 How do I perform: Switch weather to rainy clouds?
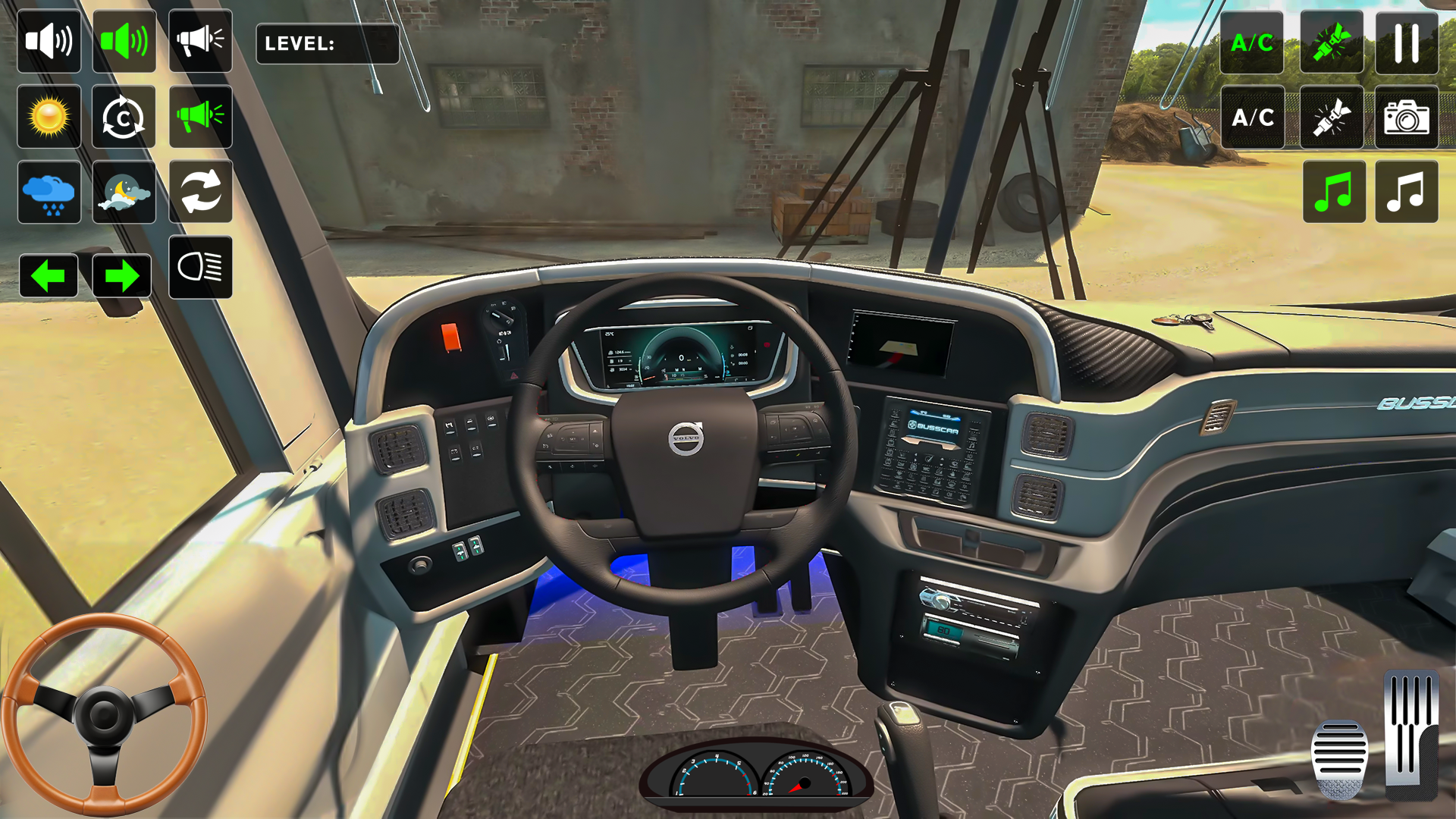48,193
